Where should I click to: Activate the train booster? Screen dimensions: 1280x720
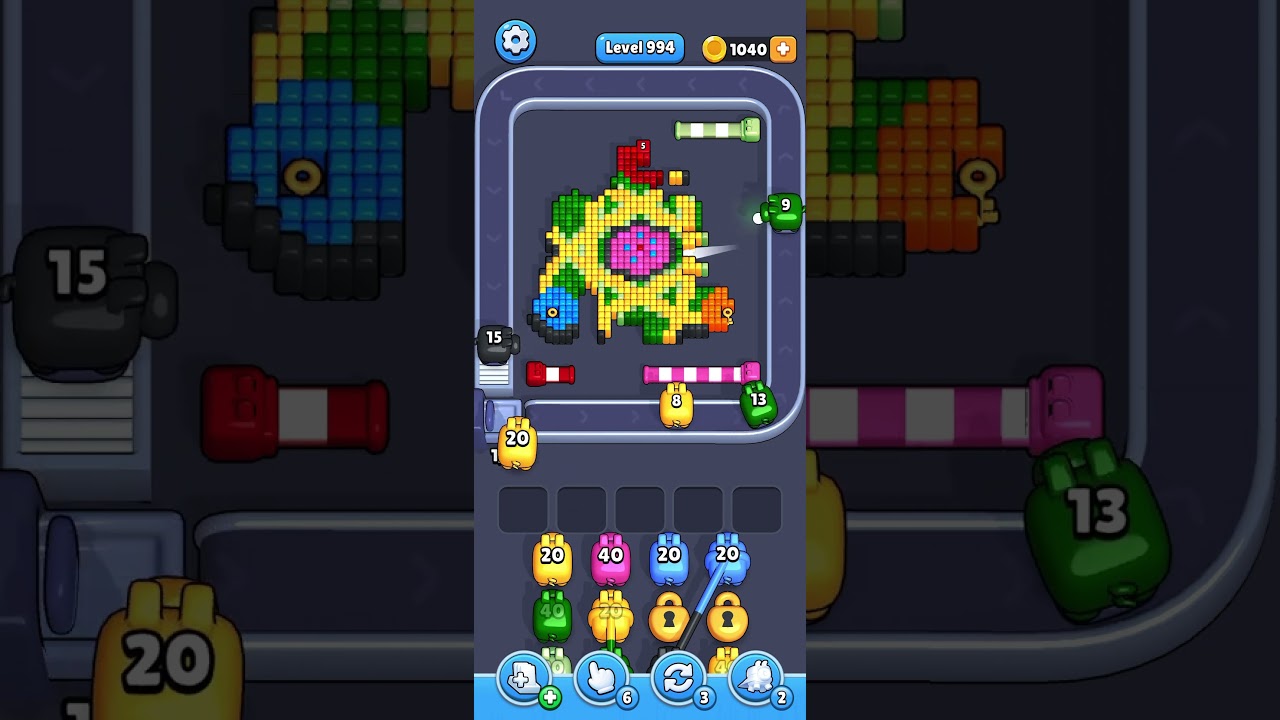(x=755, y=680)
